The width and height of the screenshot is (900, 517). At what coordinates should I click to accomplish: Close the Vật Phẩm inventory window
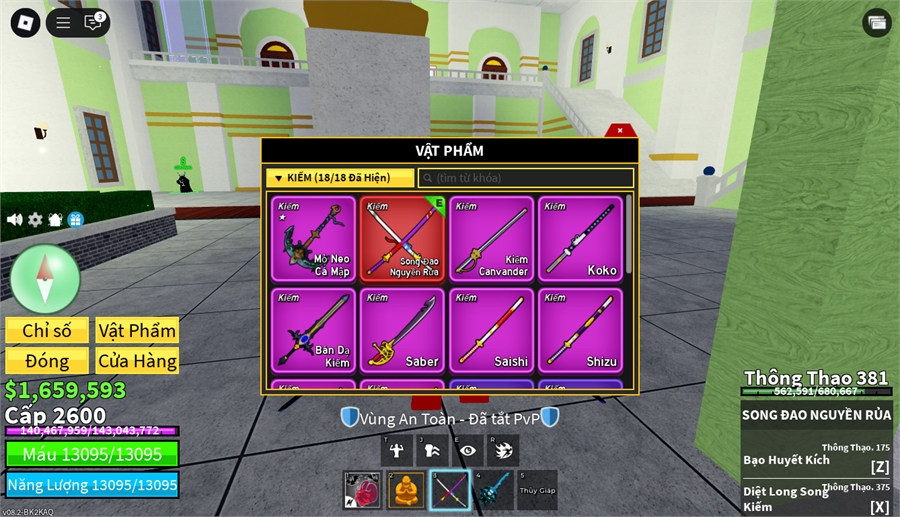point(620,130)
